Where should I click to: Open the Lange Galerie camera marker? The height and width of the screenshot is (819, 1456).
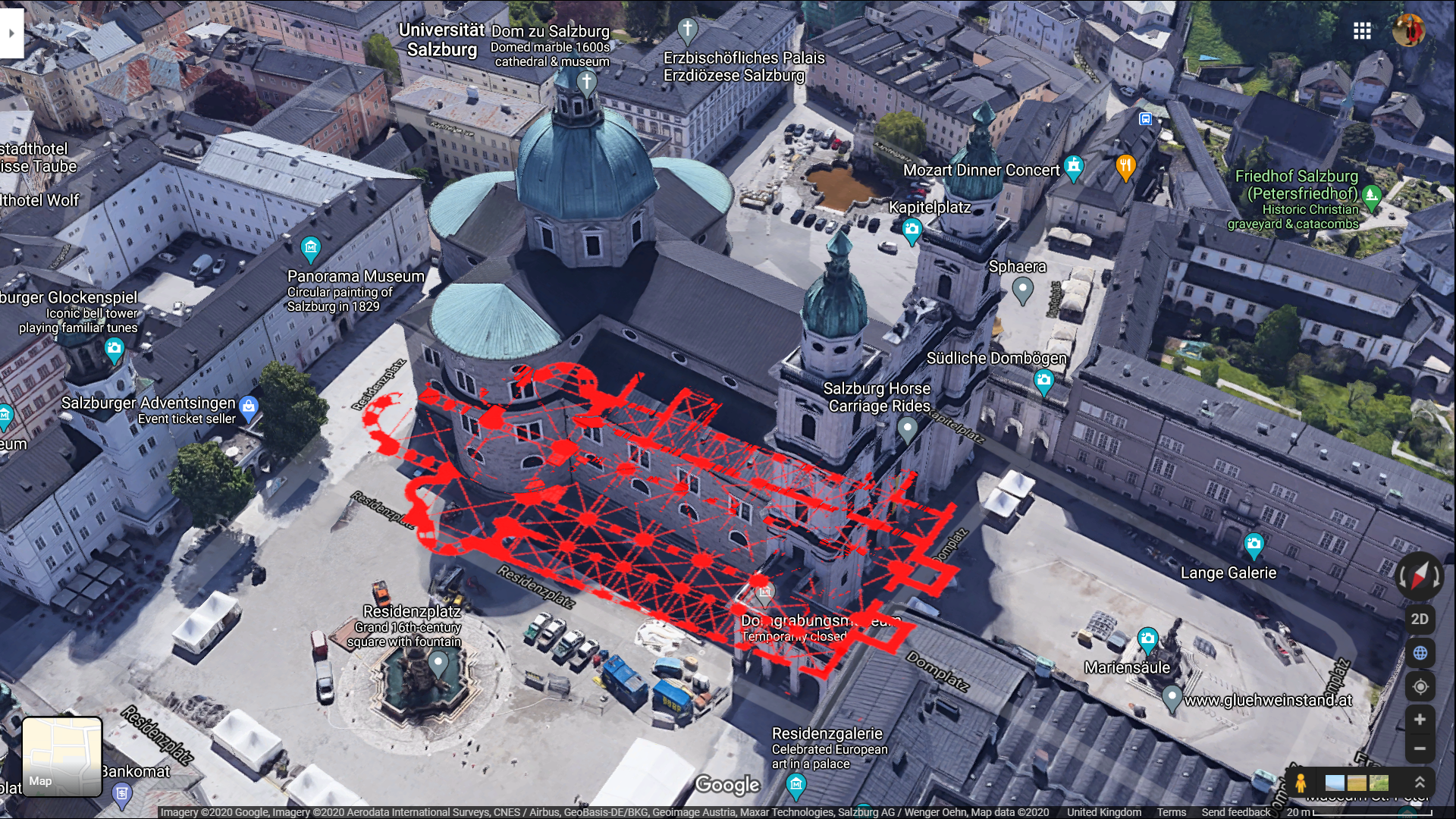pyautogui.click(x=1254, y=543)
